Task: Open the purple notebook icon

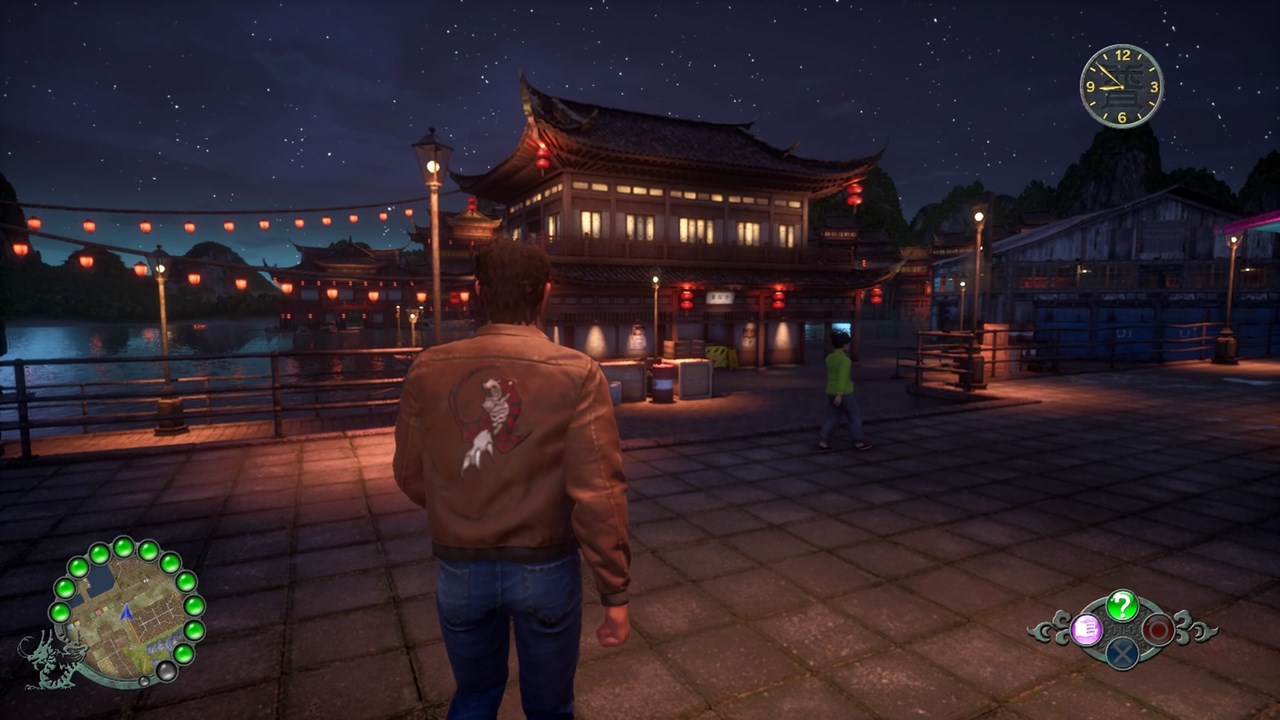Action: (x=1086, y=629)
